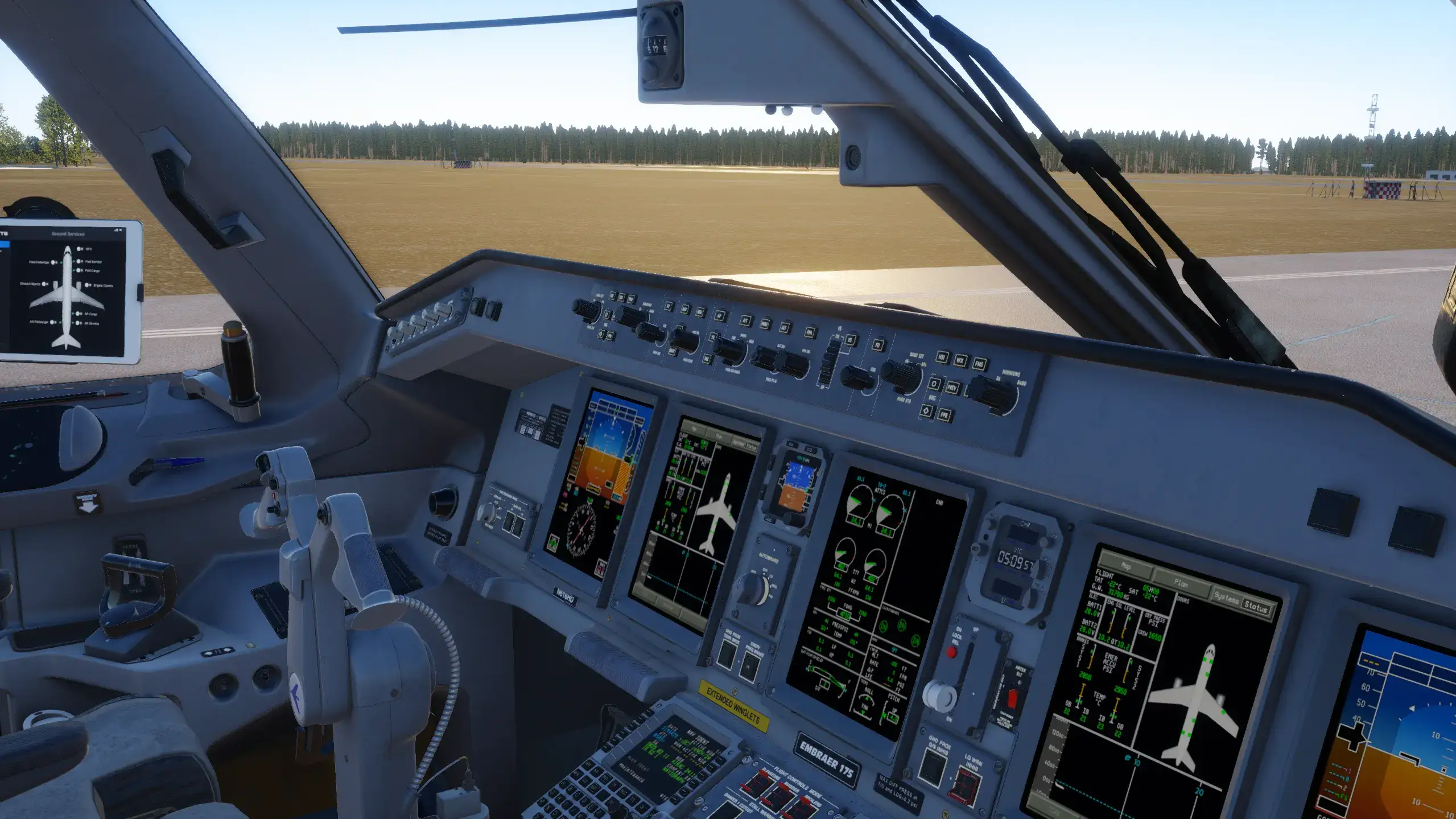The height and width of the screenshot is (819, 1456).
Task: Toggle the FD flight director button
Action: (878, 345)
